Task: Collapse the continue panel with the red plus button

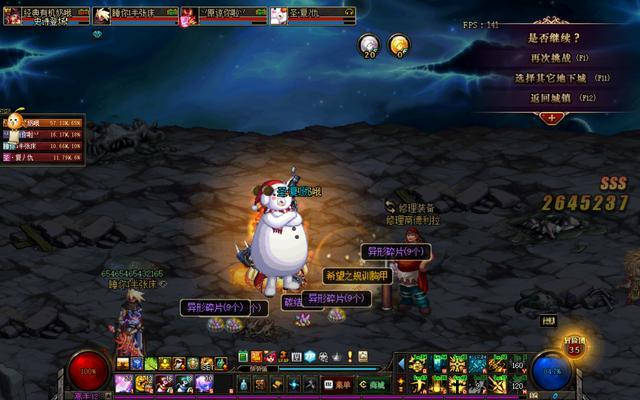Action: click(x=552, y=117)
